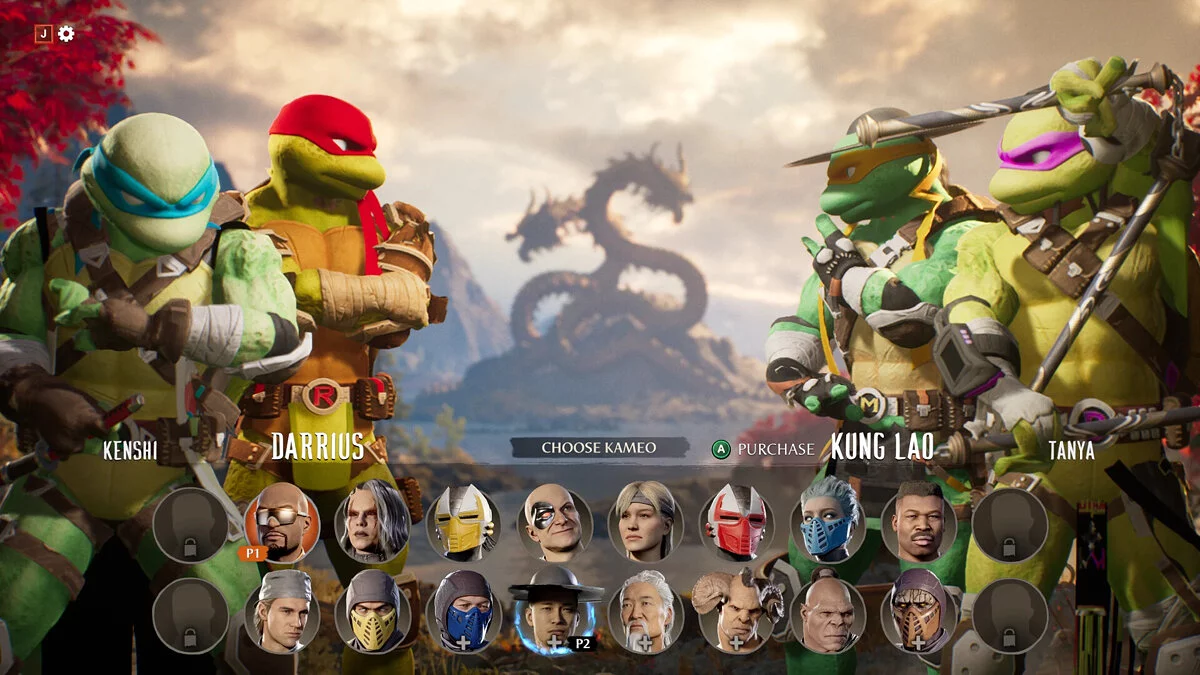
Task: Choose the horned Motaro kameo portrait
Action: [737, 612]
